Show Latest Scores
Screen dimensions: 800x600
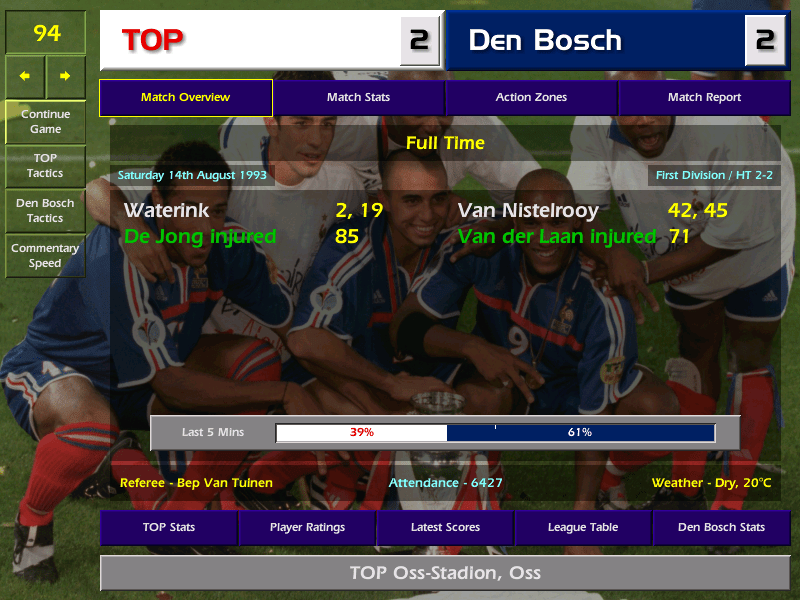point(445,527)
